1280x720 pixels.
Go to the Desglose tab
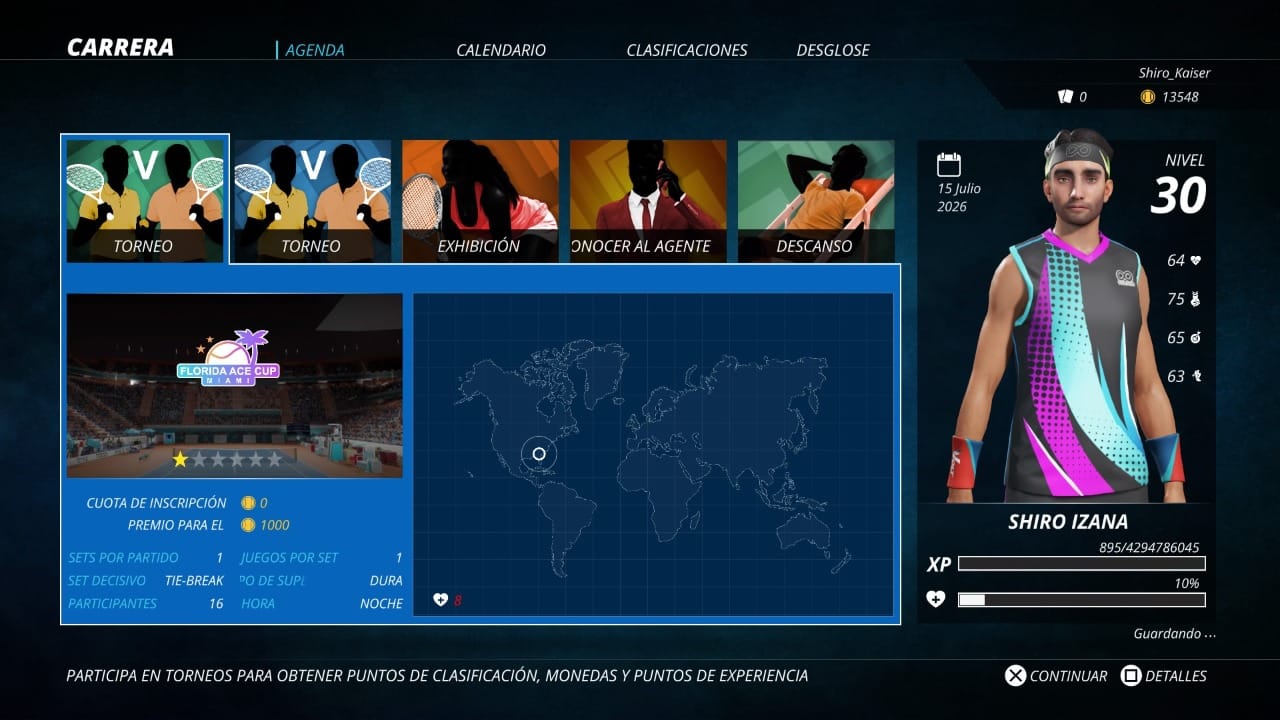(x=833, y=50)
